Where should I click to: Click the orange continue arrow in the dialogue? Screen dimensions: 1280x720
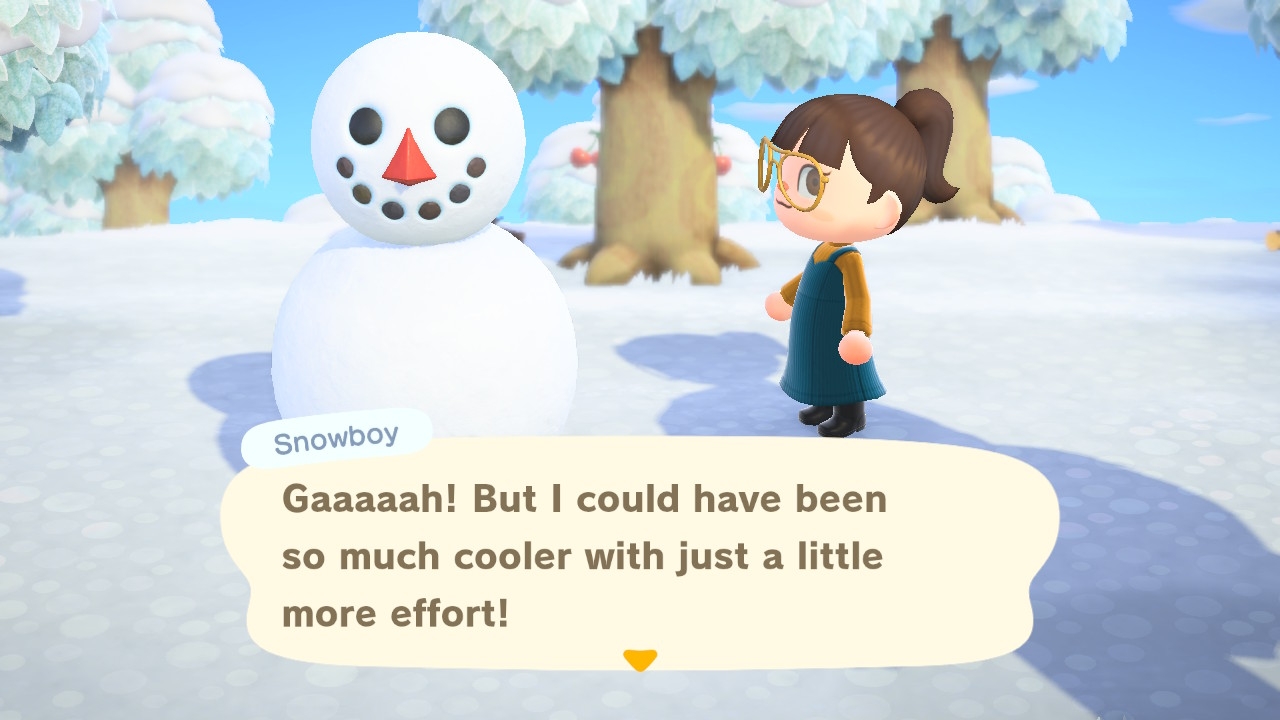(639, 660)
